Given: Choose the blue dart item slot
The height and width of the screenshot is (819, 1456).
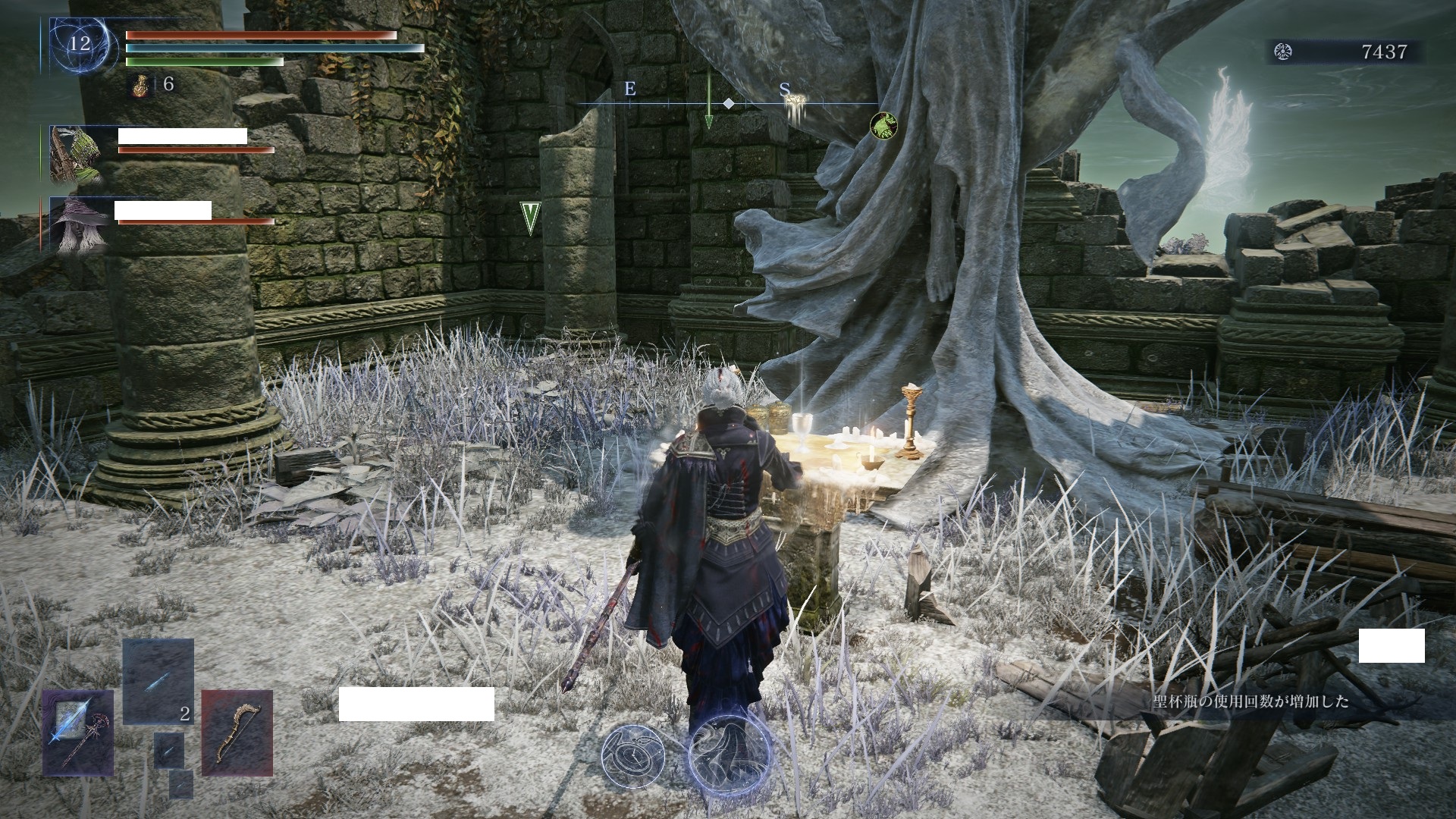Looking at the screenshot, I should tap(158, 681).
